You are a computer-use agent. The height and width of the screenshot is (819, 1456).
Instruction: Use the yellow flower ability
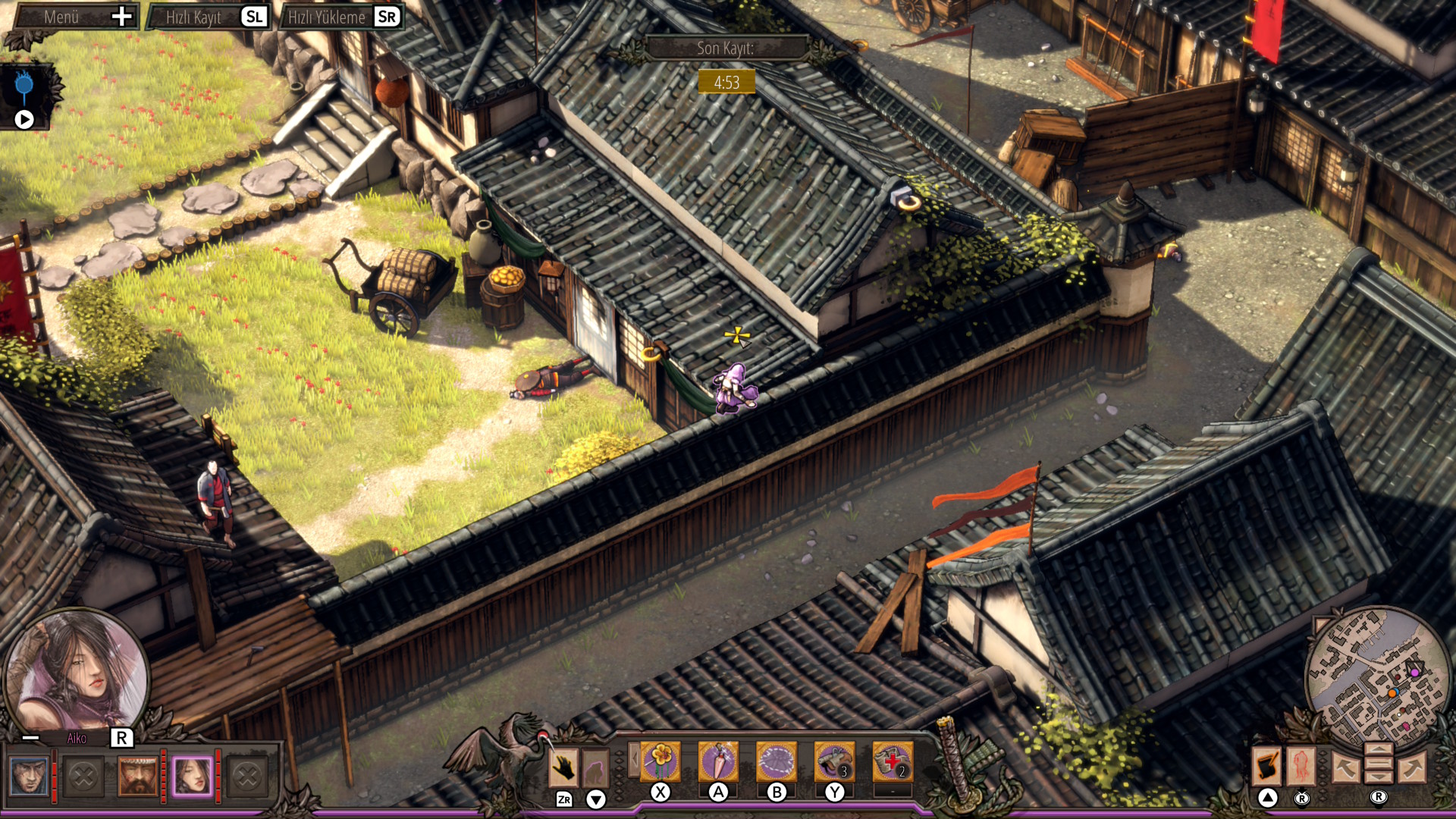661,761
